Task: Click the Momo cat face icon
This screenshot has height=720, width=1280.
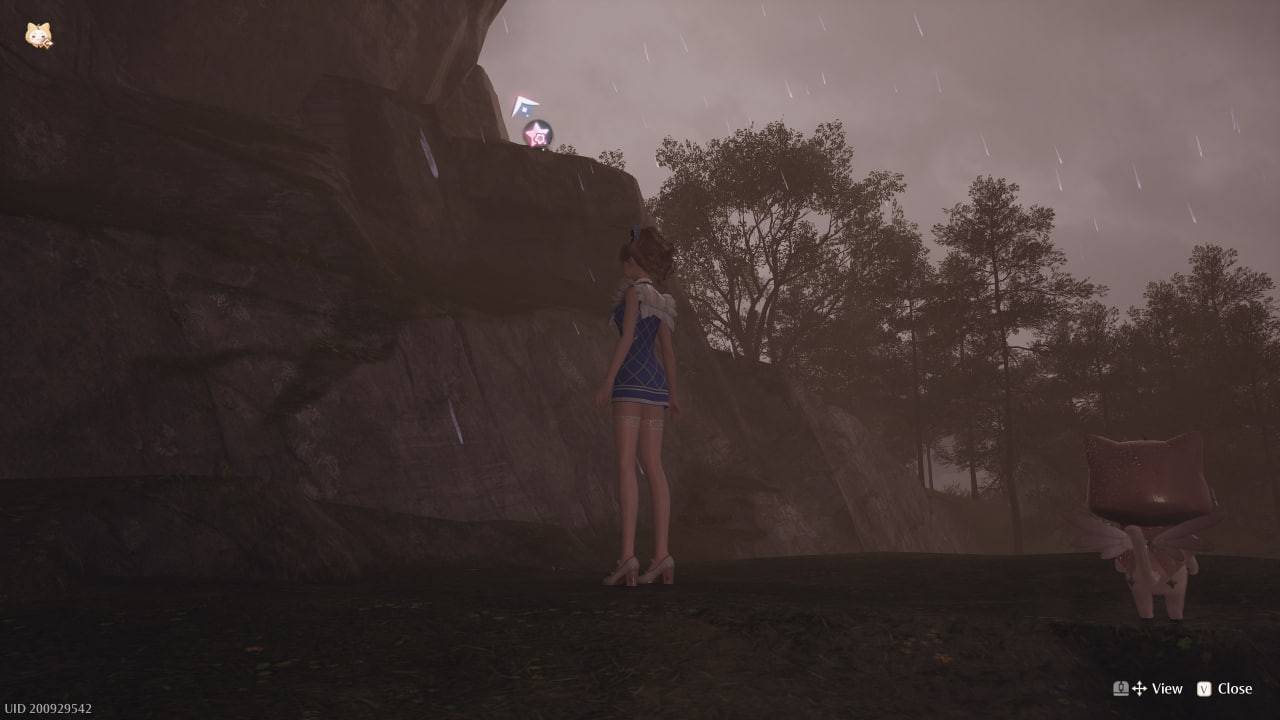Action: [38, 35]
